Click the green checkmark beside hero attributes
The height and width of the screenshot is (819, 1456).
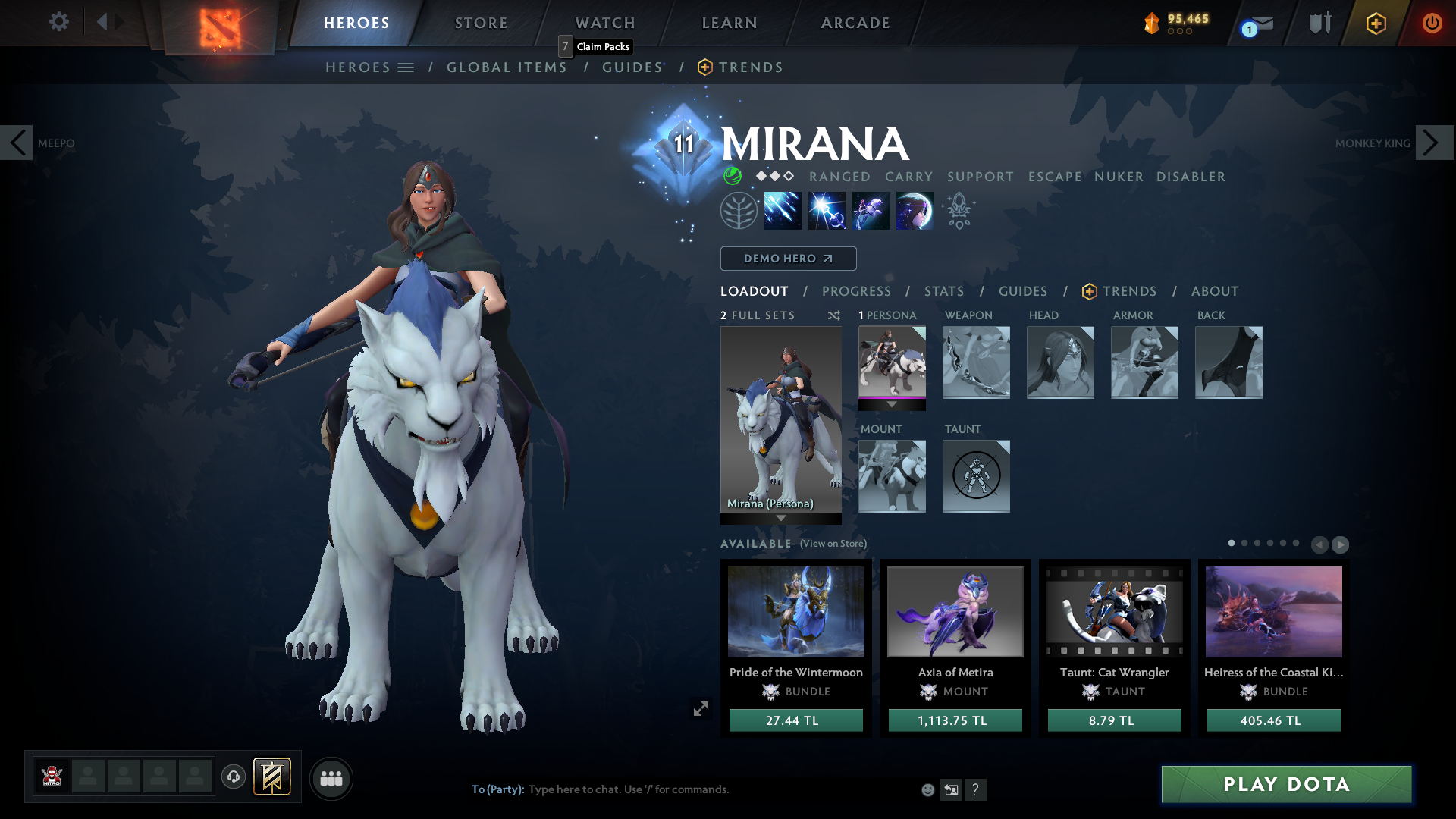[731, 177]
